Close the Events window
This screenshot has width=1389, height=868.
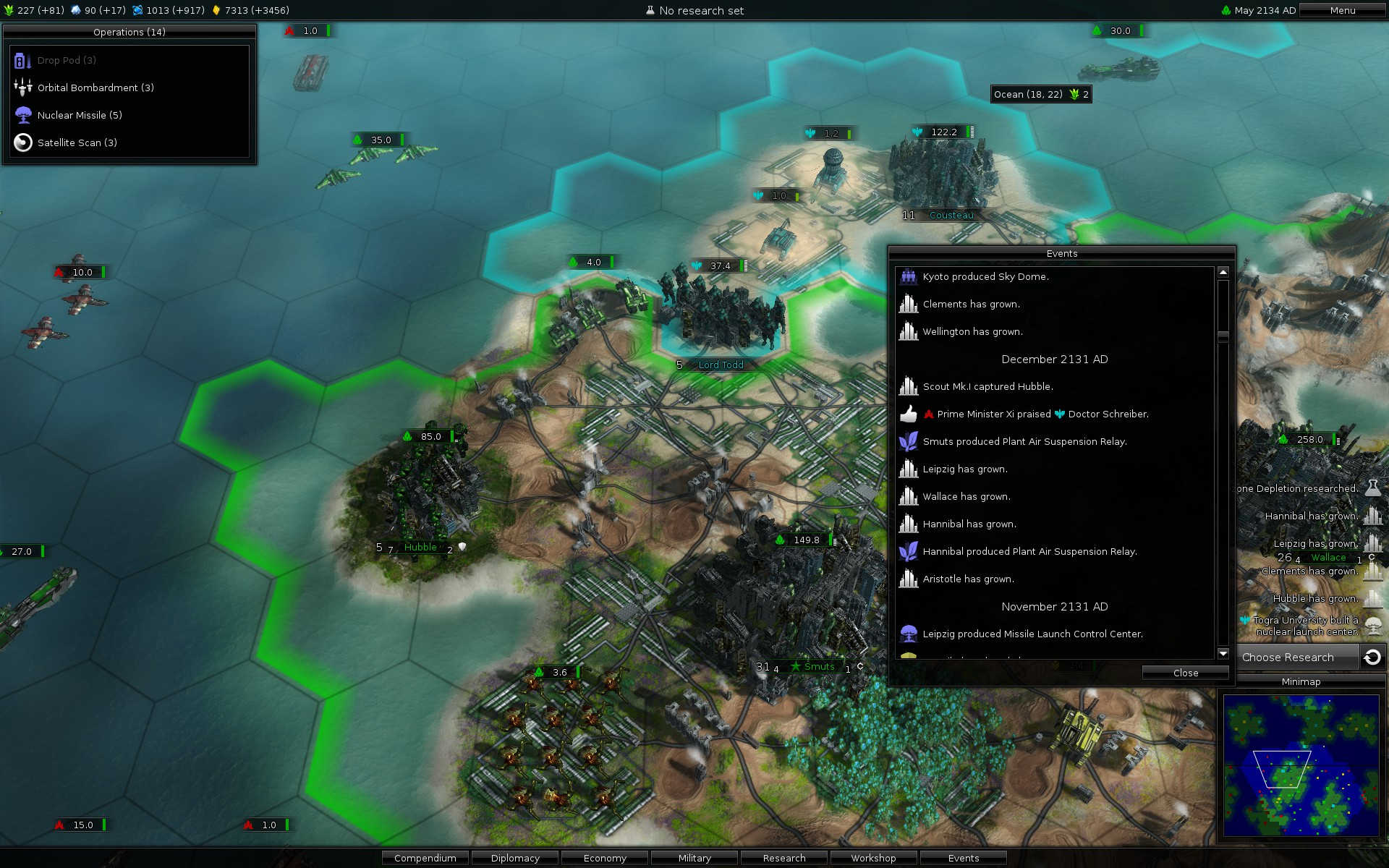pos(1185,673)
